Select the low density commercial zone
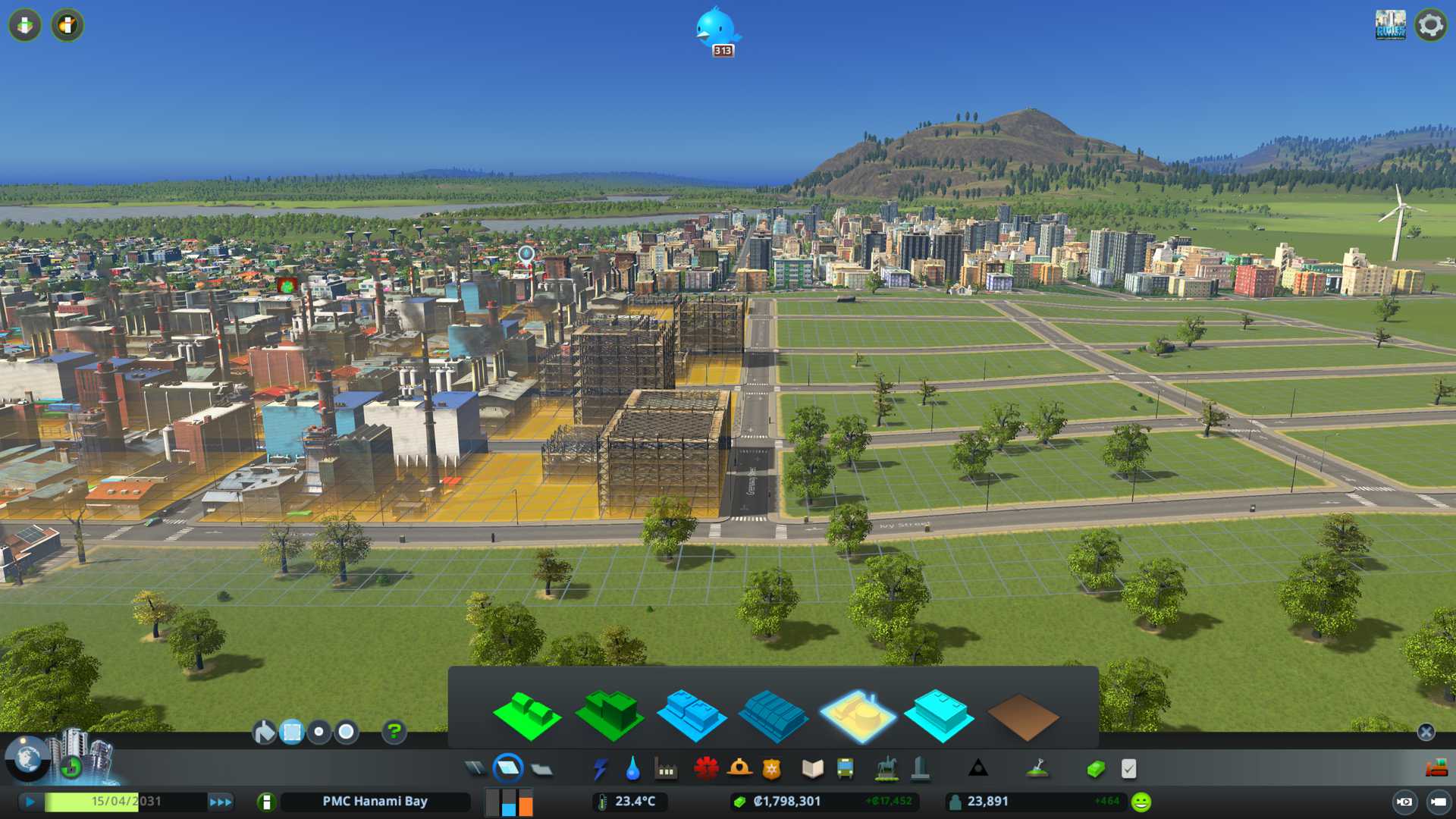1456x819 pixels. (691, 715)
